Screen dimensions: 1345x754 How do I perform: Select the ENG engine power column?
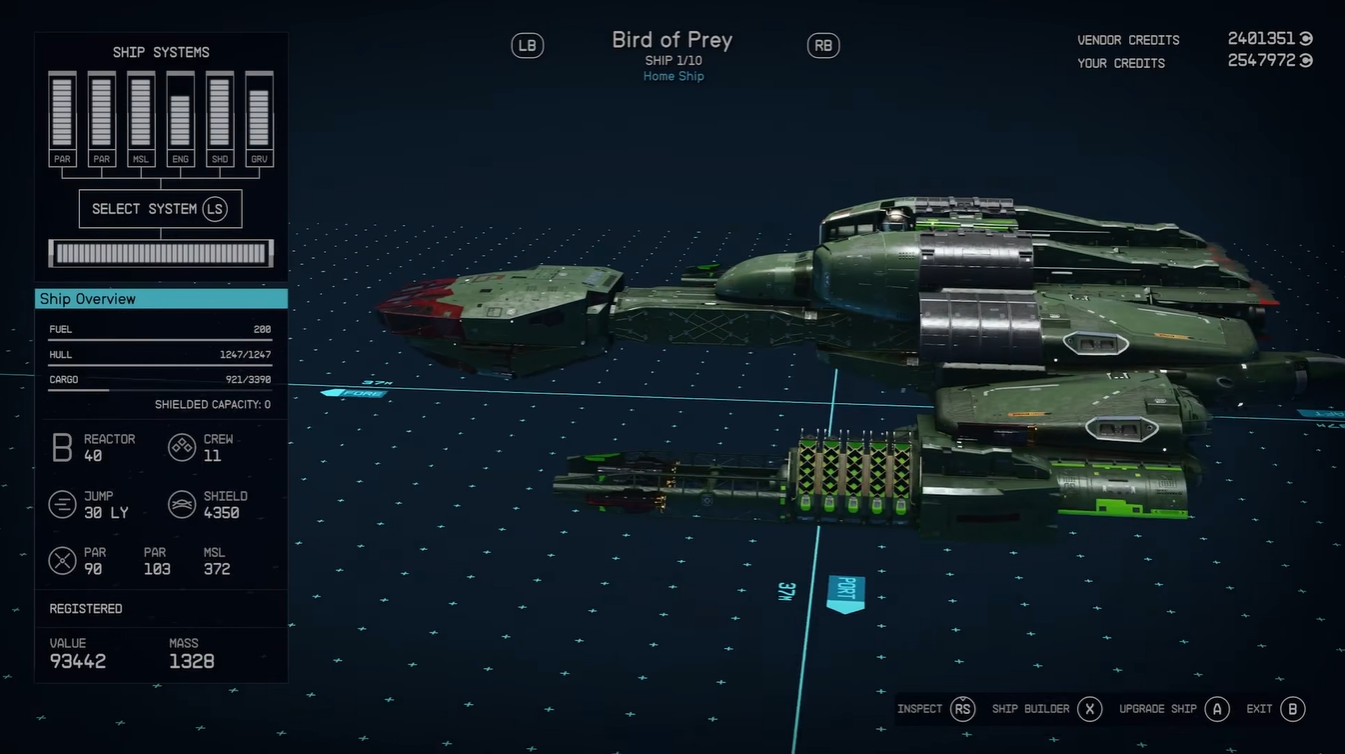pos(180,118)
